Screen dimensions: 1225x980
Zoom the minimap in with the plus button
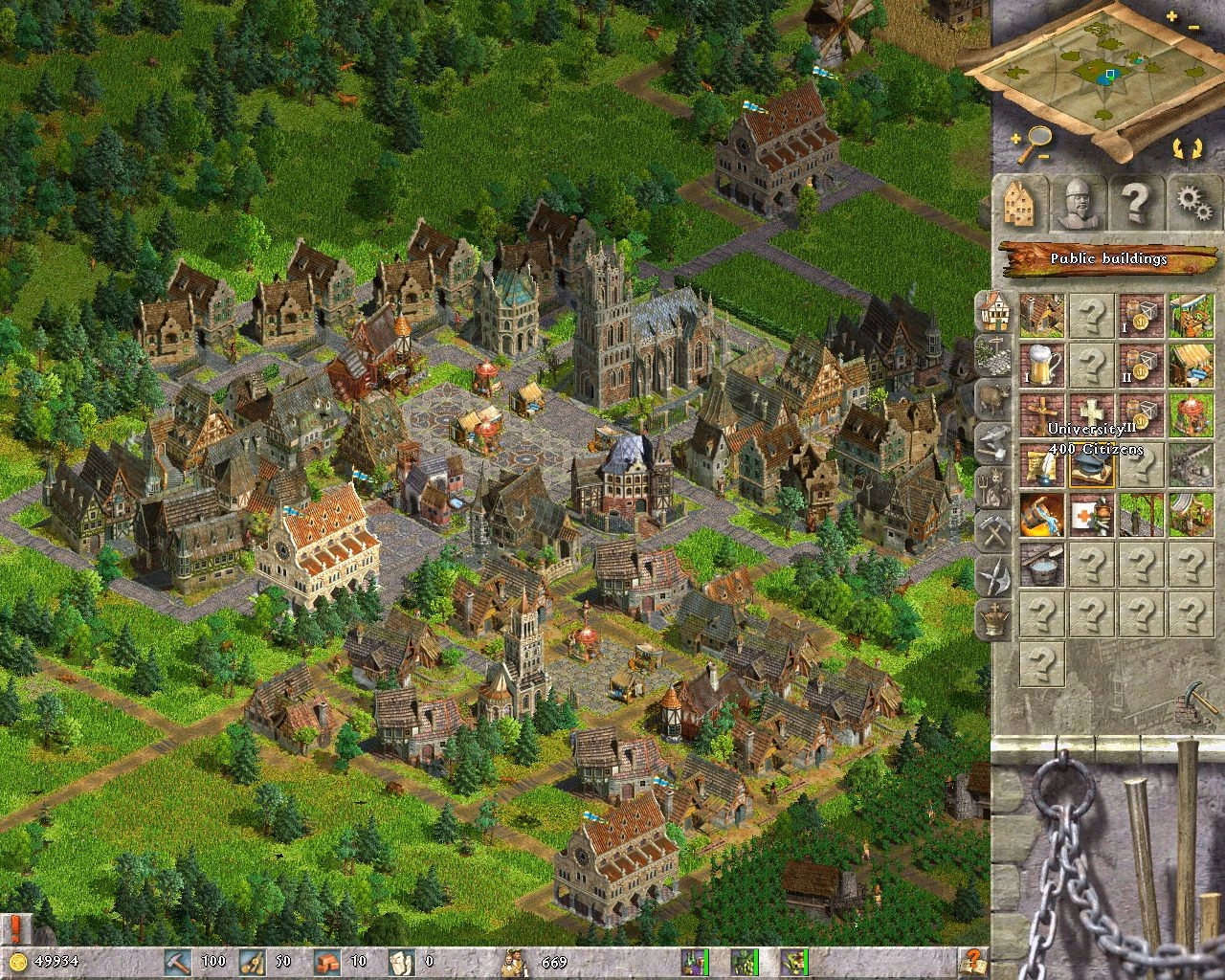[1171, 15]
